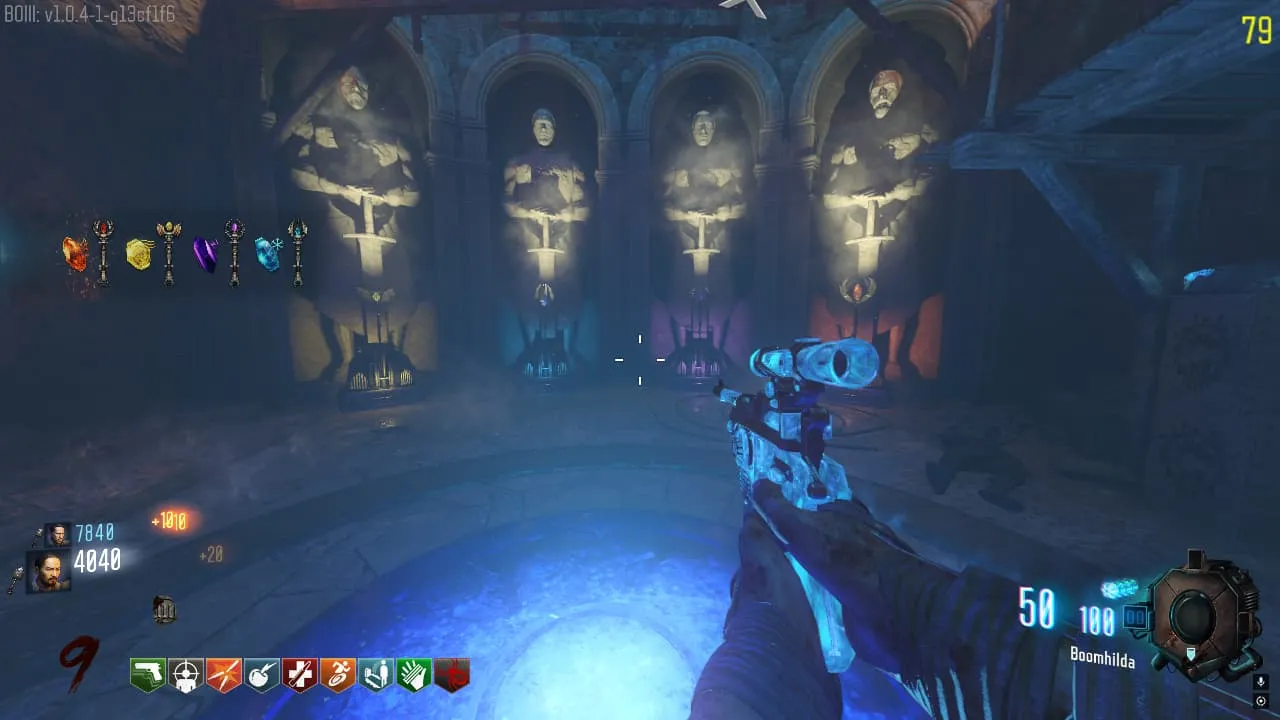Click the dark red perk icon
The width and height of the screenshot is (1280, 720).
tap(452, 675)
